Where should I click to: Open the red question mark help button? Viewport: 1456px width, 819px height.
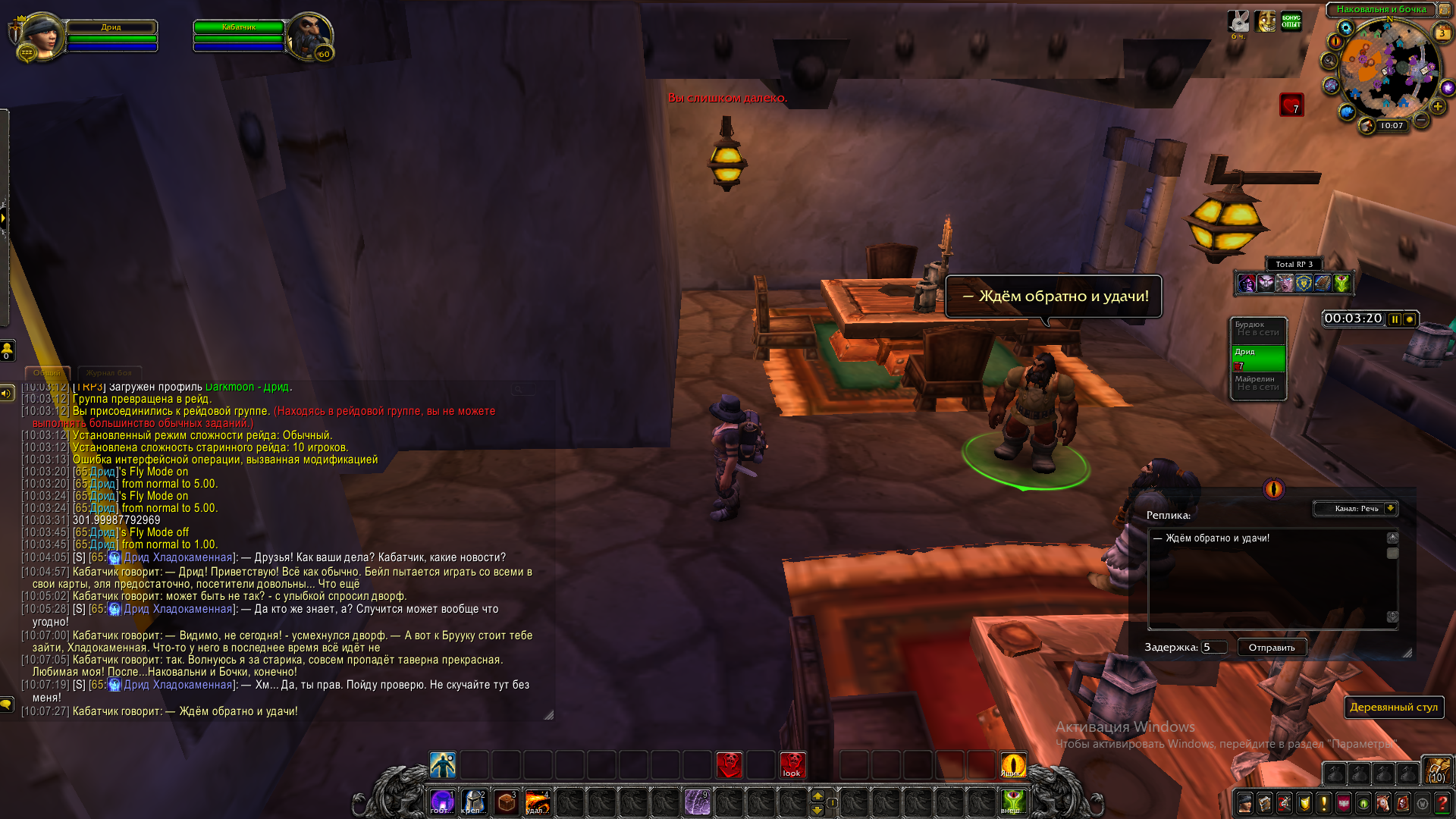pyautogui.click(x=1442, y=803)
